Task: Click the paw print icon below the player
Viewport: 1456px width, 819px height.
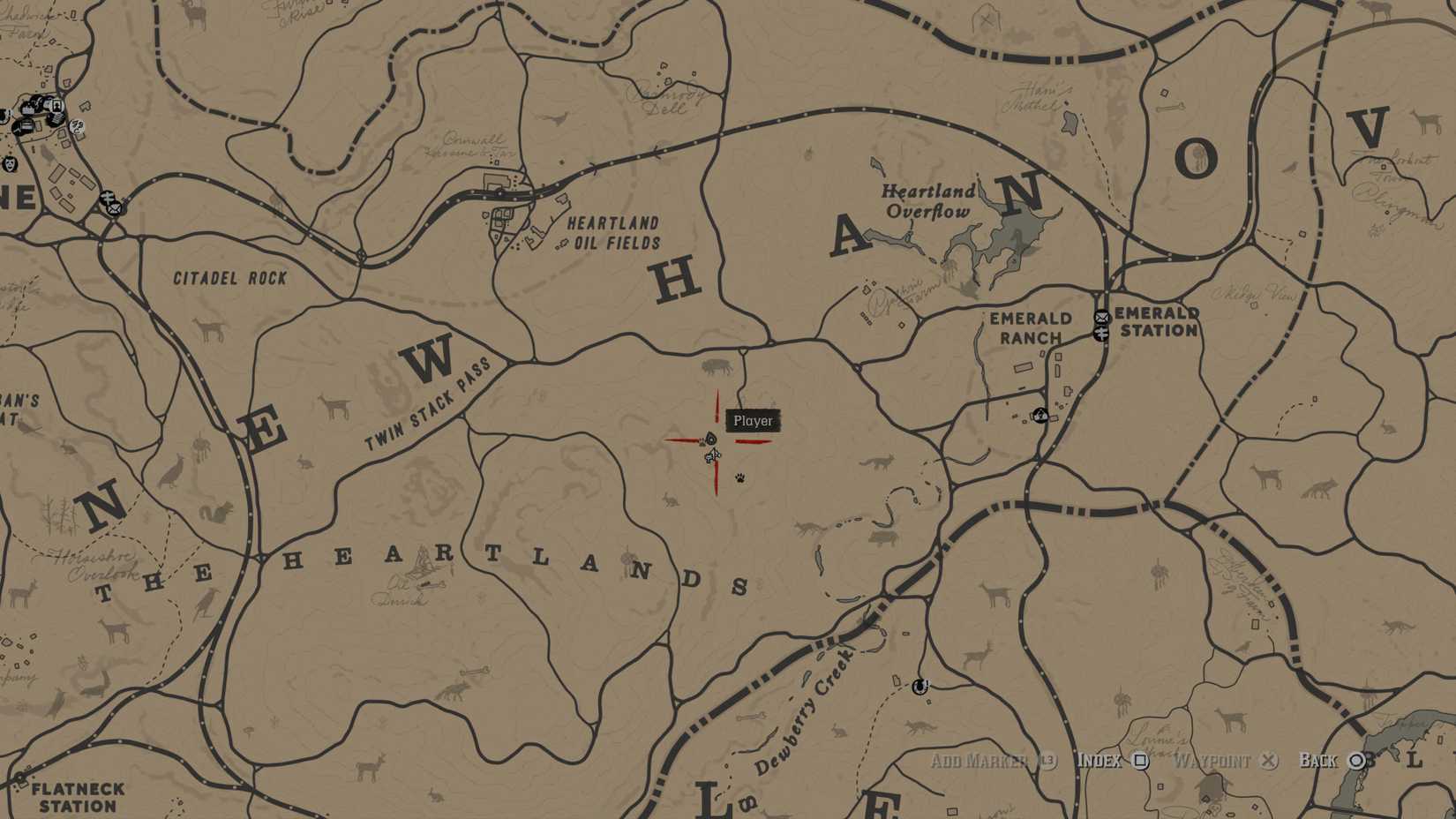Action: (x=738, y=477)
